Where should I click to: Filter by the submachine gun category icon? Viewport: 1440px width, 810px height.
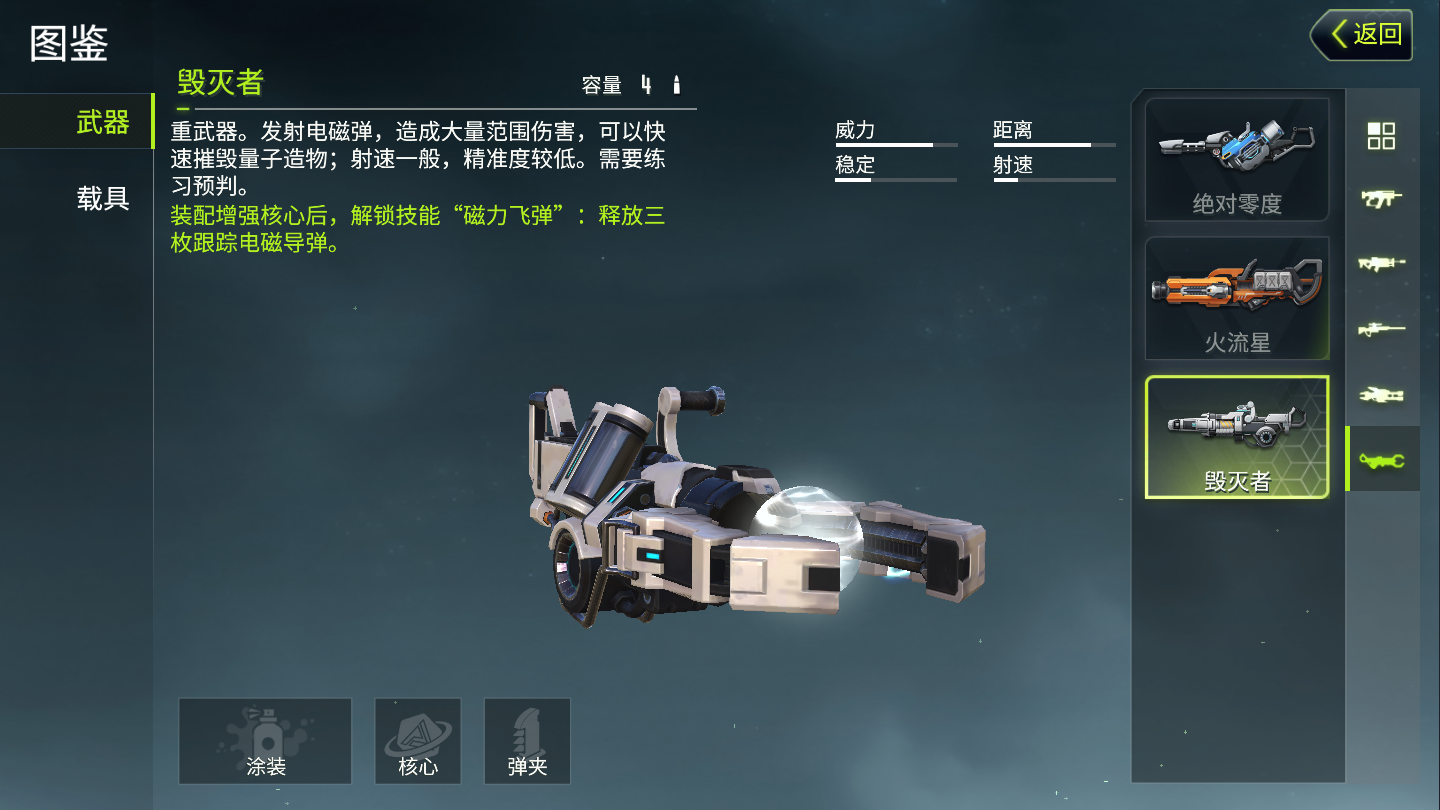(x=1381, y=199)
